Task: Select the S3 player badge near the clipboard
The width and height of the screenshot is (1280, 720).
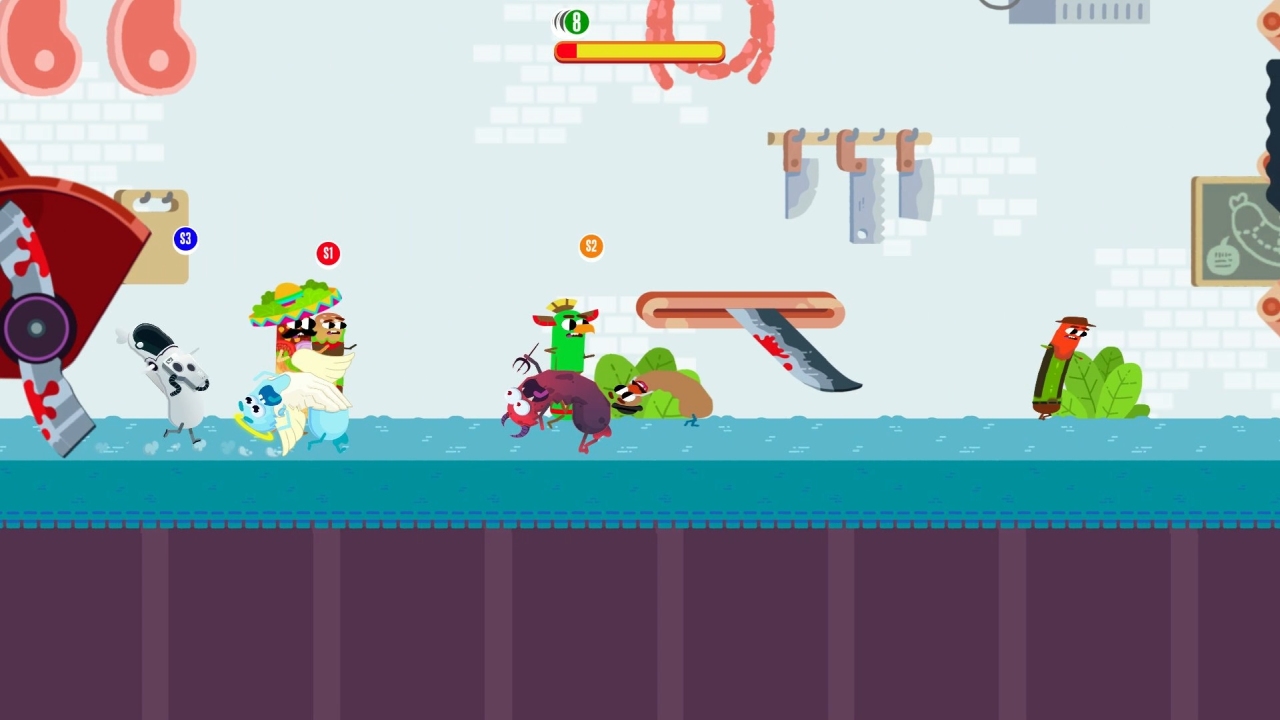Action: pos(186,239)
